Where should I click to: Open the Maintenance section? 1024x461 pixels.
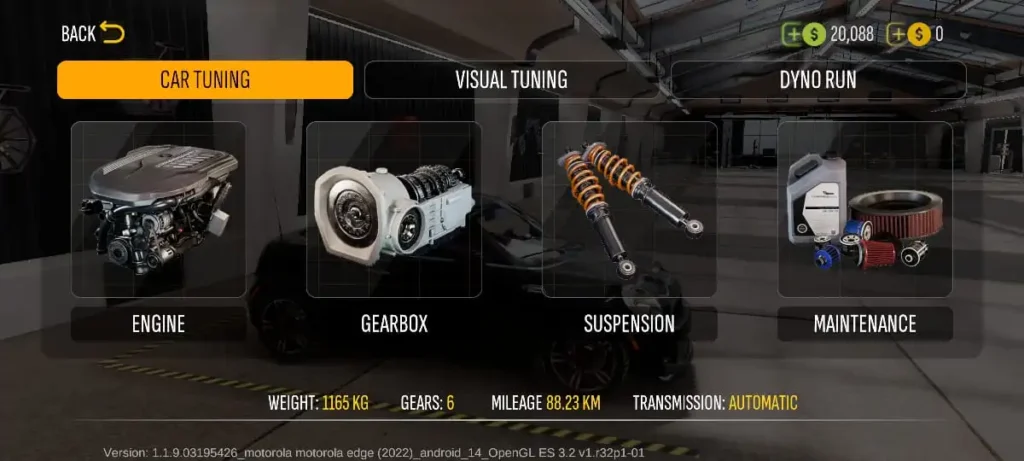pos(864,228)
